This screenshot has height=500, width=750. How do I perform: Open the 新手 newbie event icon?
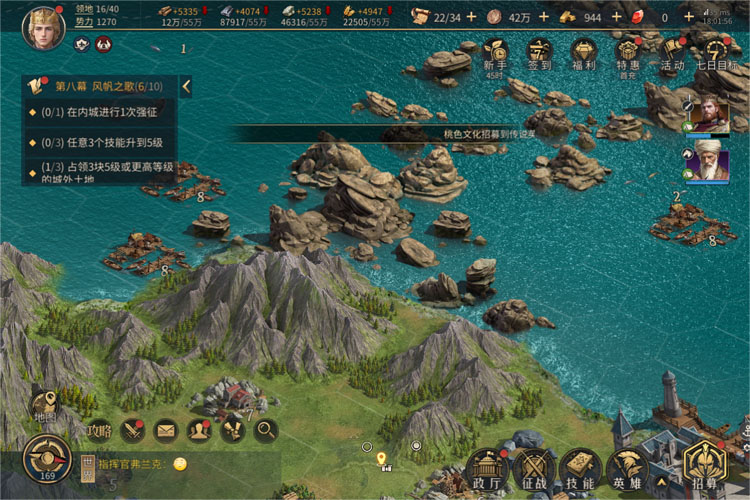[495, 53]
